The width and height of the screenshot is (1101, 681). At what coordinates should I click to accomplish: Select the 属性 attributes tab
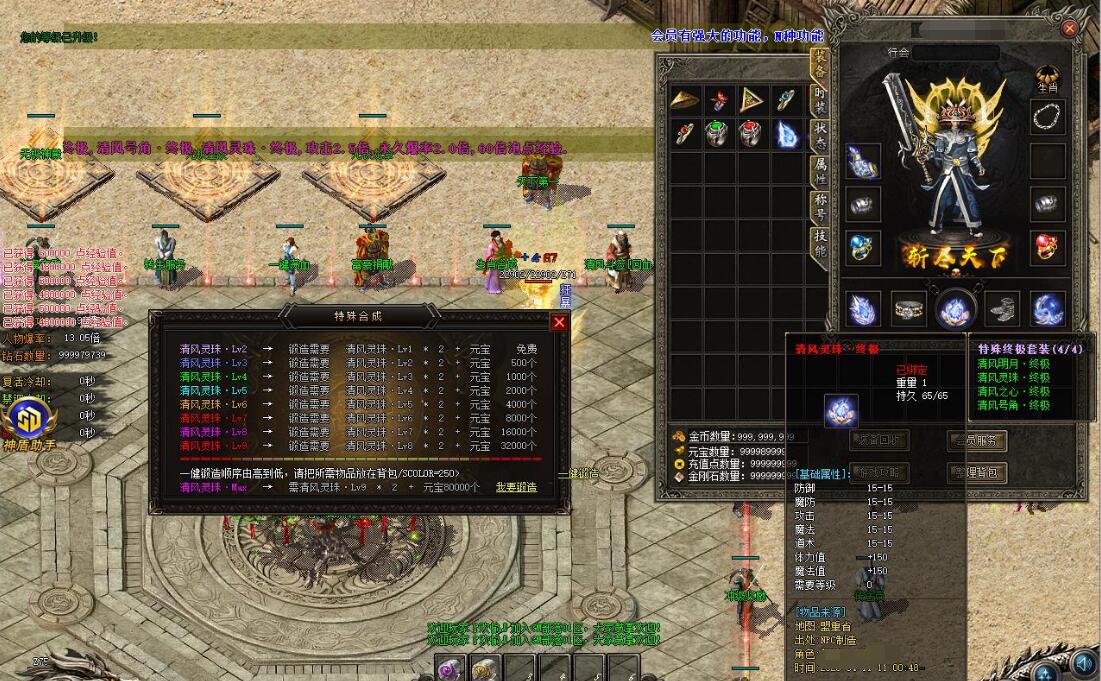click(819, 172)
